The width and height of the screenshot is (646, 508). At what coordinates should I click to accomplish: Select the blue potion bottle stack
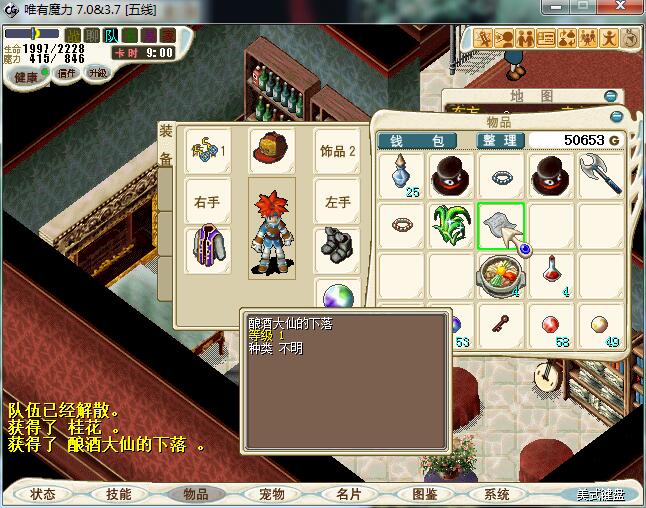click(x=402, y=173)
